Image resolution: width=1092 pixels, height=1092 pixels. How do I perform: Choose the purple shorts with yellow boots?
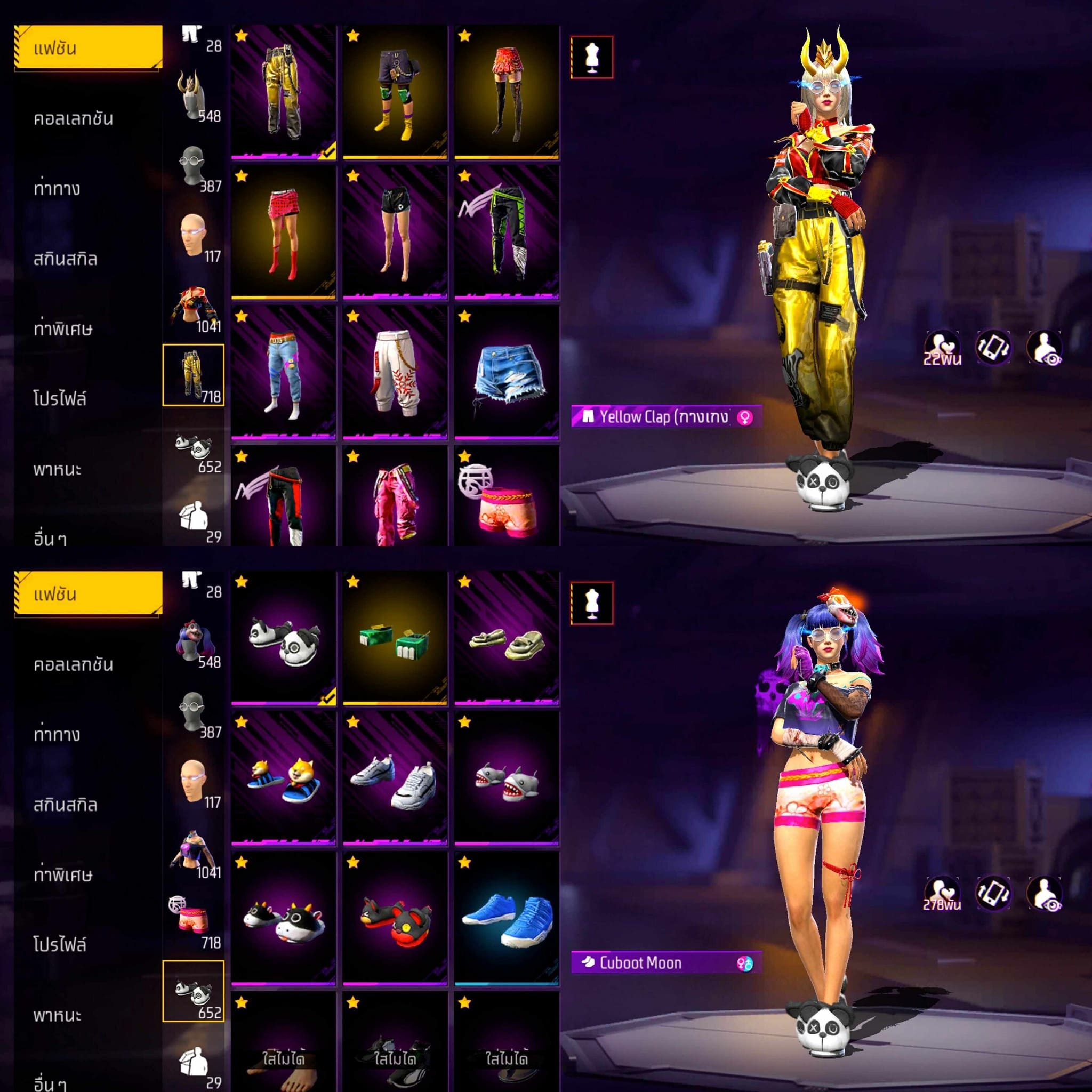tap(395, 92)
